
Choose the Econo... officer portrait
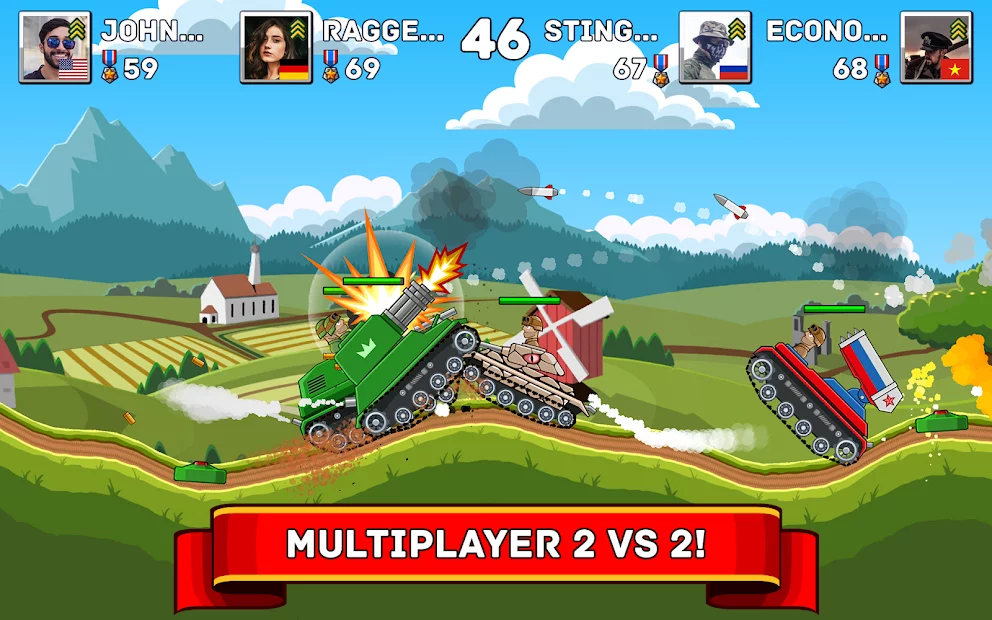pos(936,47)
